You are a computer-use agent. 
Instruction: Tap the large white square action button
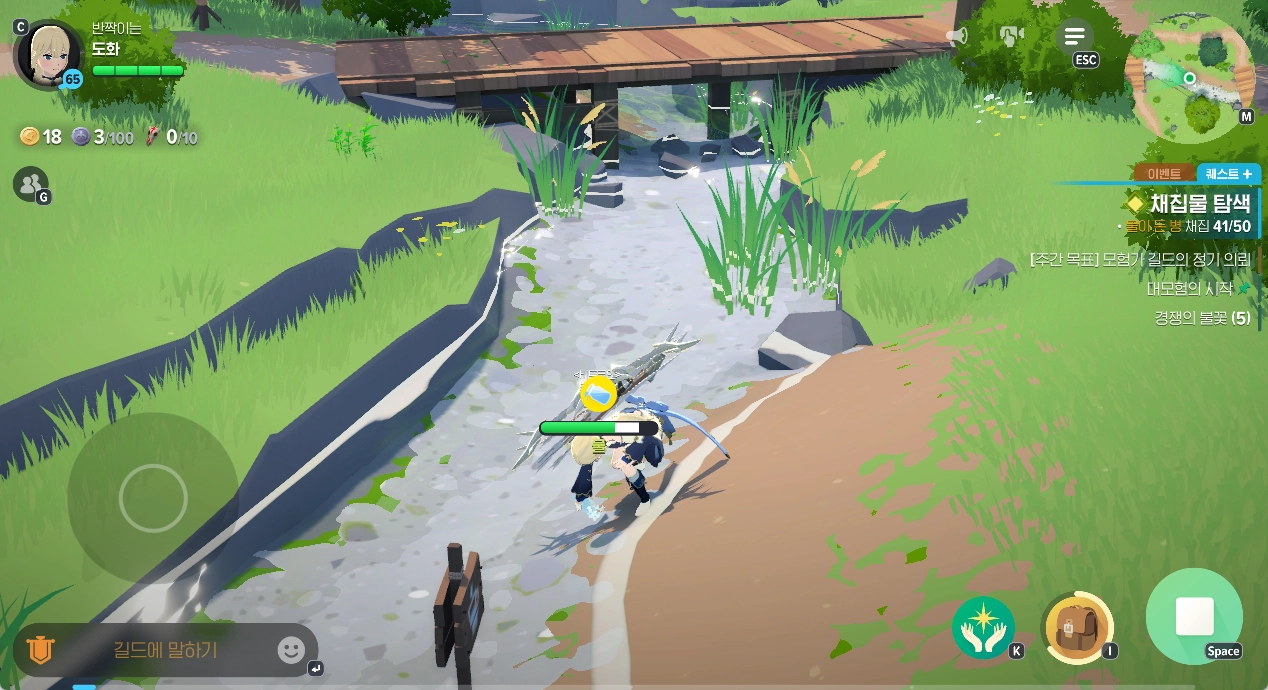(x=1194, y=617)
